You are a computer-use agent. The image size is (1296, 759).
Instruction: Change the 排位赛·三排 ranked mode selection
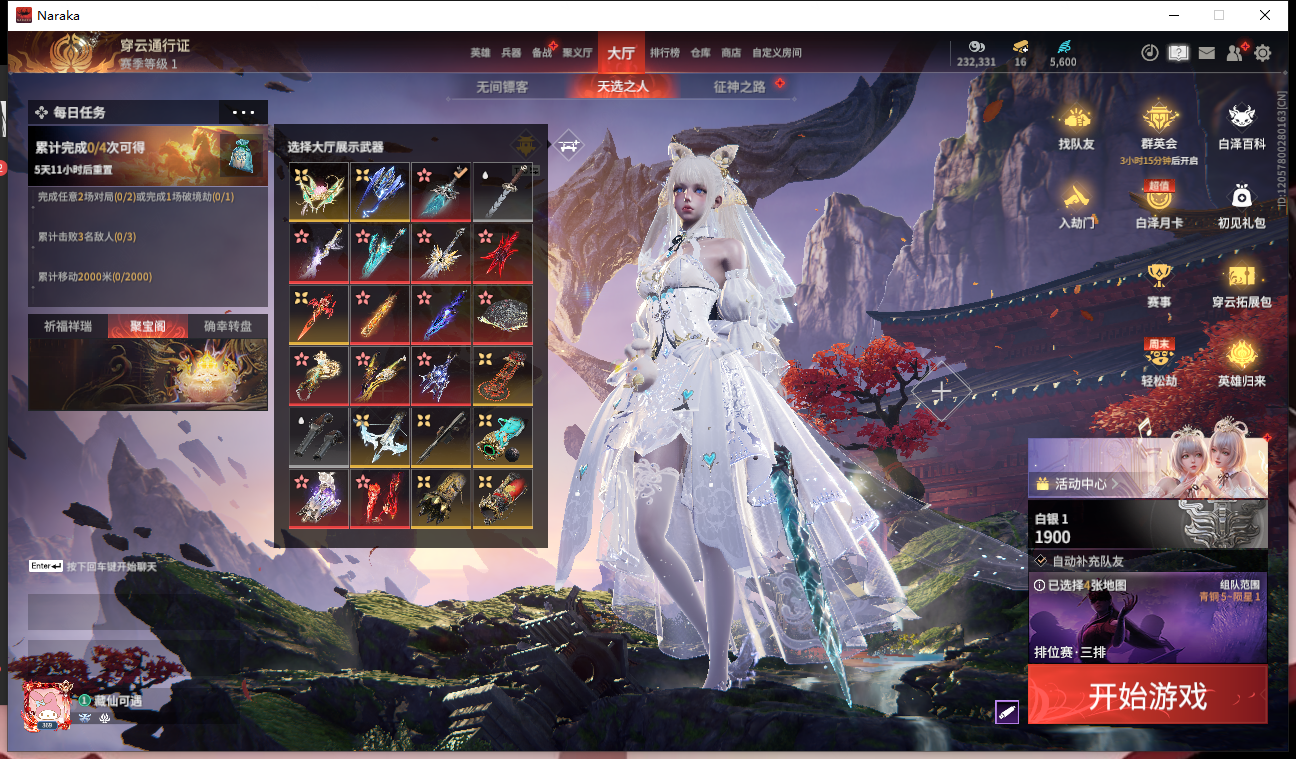[x=1147, y=618]
